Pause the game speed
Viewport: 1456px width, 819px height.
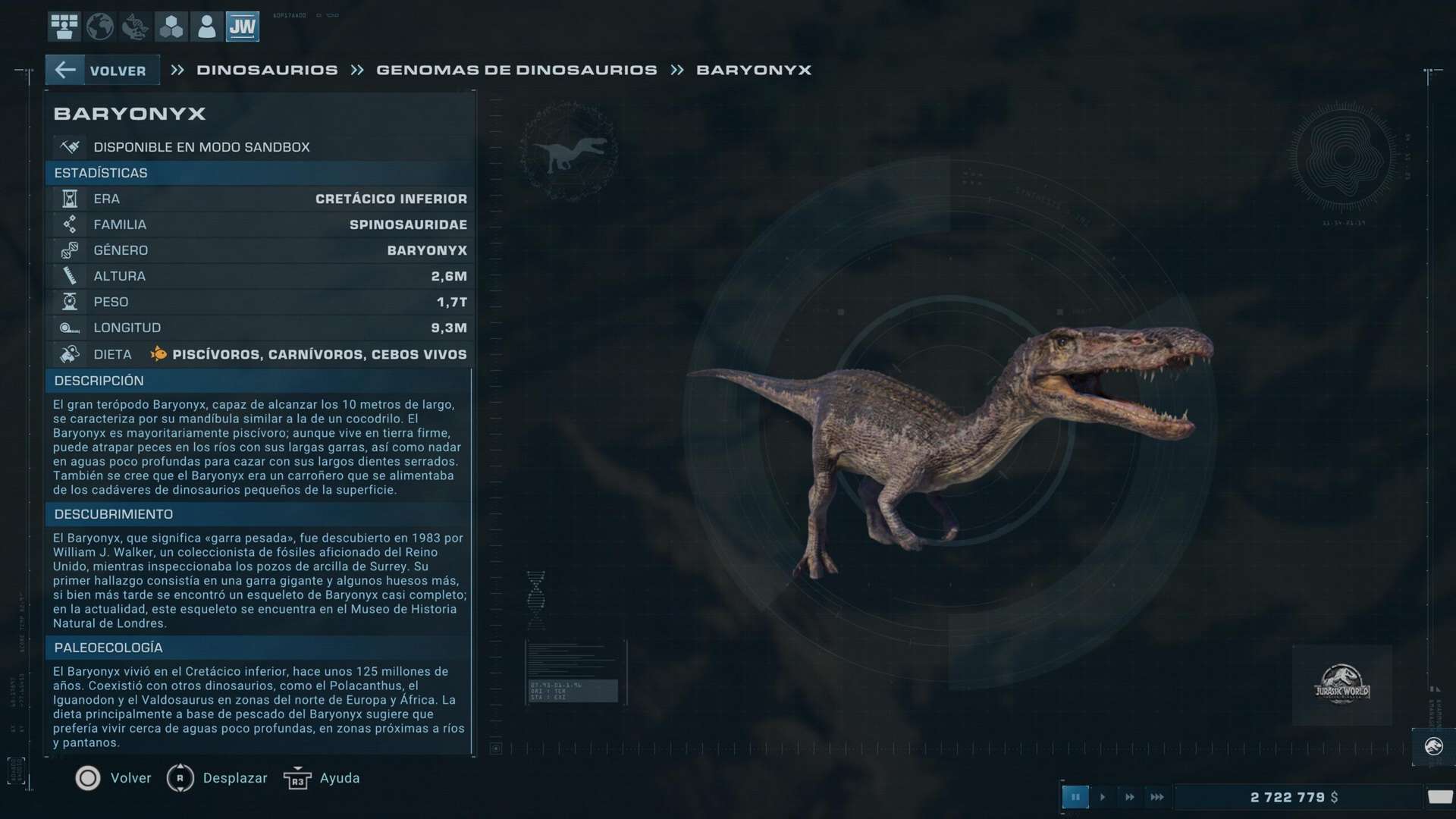(1075, 797)
